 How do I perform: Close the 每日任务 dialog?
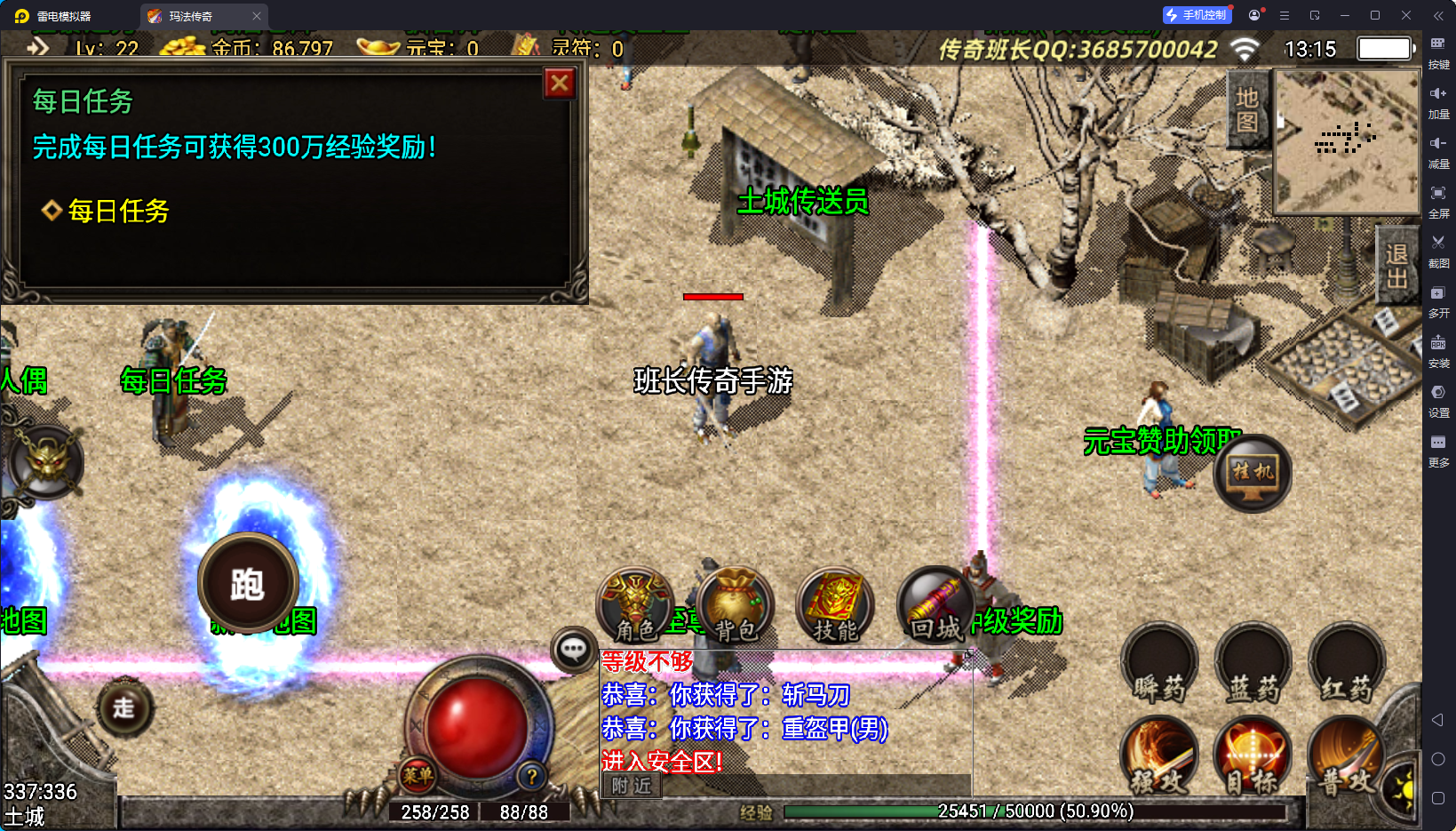coord(560,84)
